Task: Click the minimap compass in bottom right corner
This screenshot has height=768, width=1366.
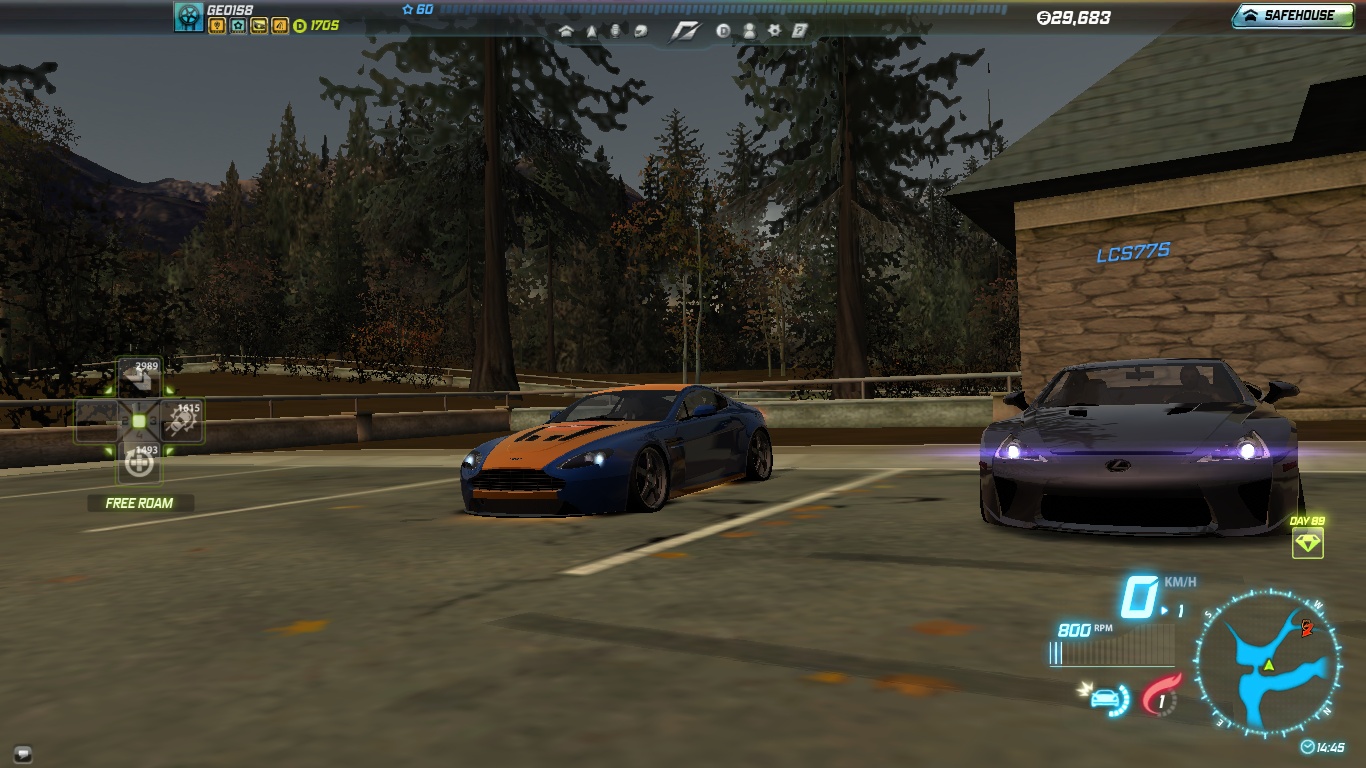Action: [x=1267, y=660]
